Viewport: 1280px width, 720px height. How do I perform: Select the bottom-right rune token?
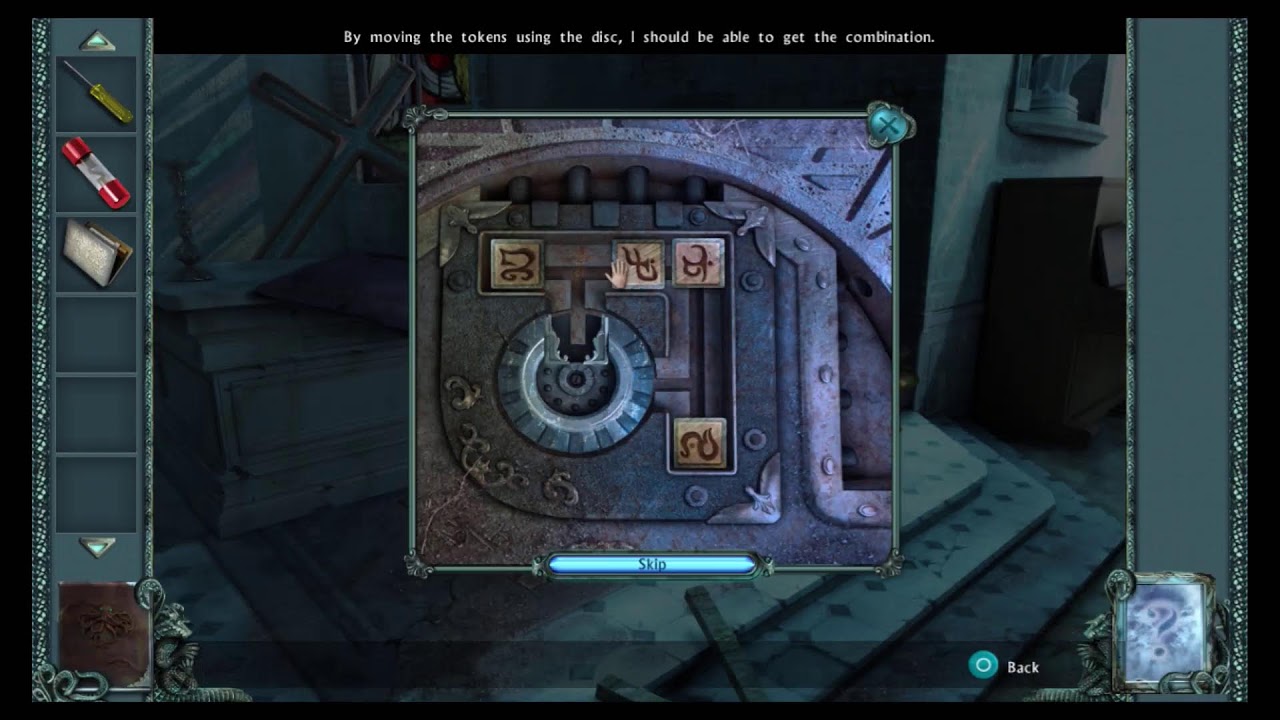pyautogui.click(x=701, y=443)
